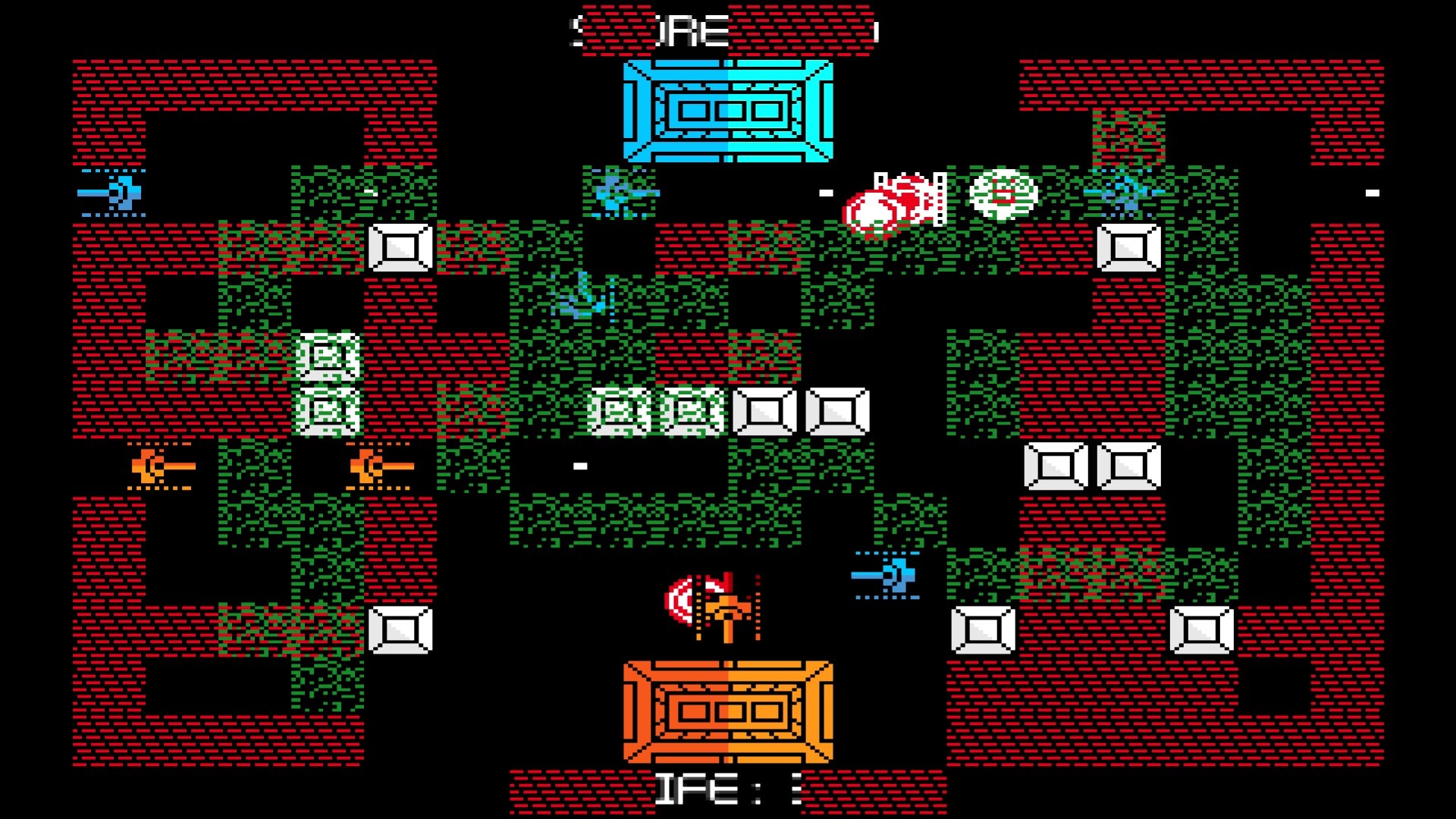
Task: Select the steel block near the top-right corner
Action: tap(1130, 246)
